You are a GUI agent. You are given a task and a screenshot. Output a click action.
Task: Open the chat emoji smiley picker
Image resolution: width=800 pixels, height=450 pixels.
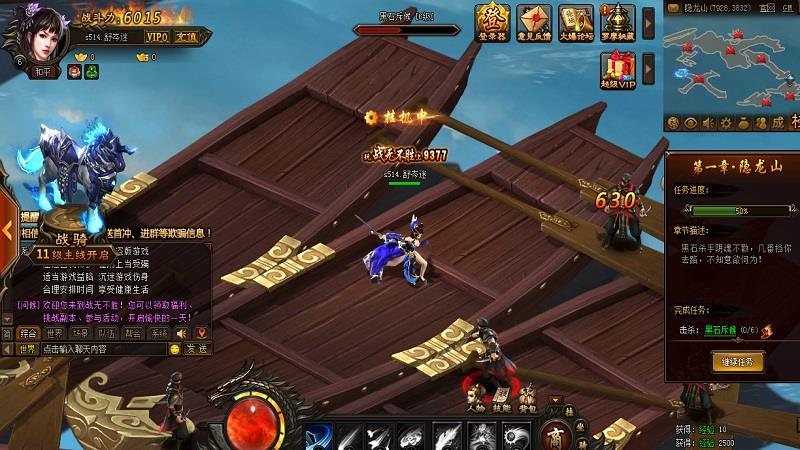[174, 349]
